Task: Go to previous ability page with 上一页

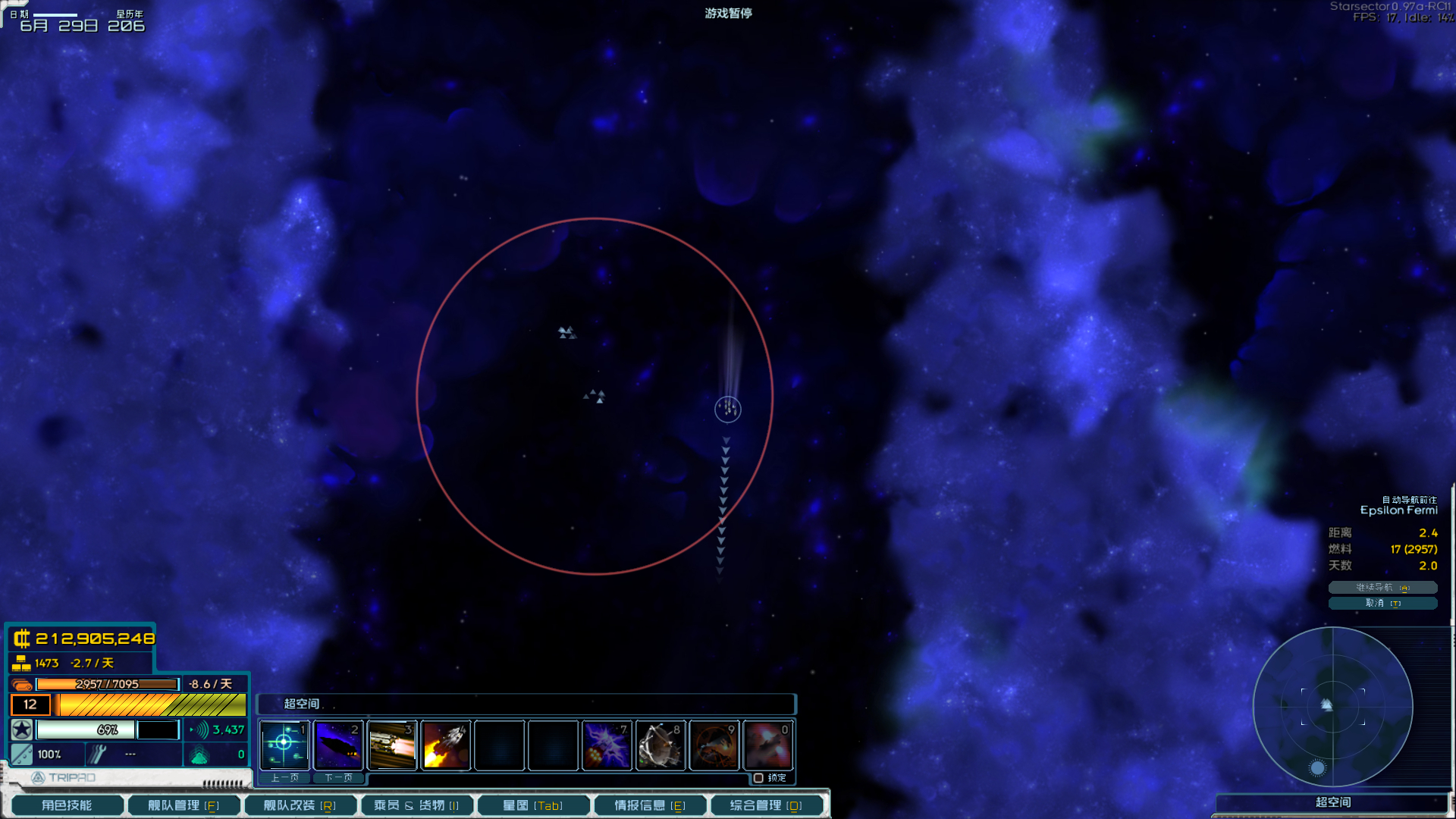Action: pyautogui.click(x=285, y=778)
